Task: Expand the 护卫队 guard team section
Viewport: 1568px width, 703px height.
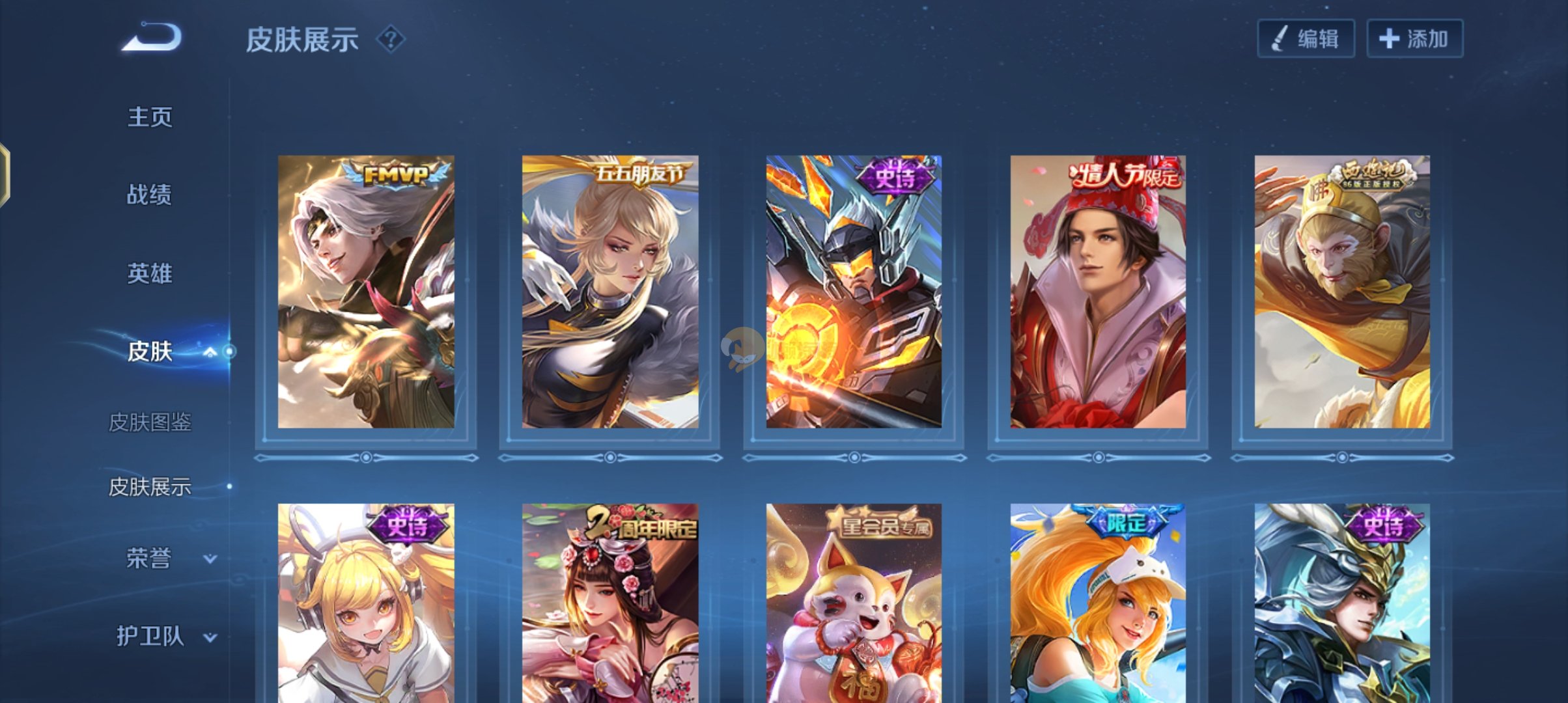Action: click(210, 637)
